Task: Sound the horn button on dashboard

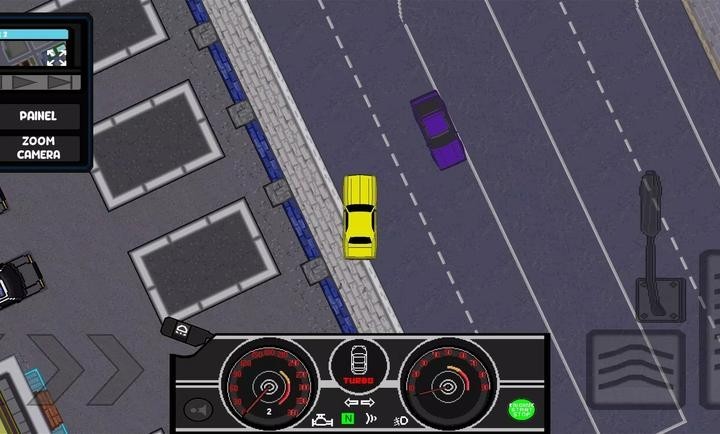Action: coord(197,409)
